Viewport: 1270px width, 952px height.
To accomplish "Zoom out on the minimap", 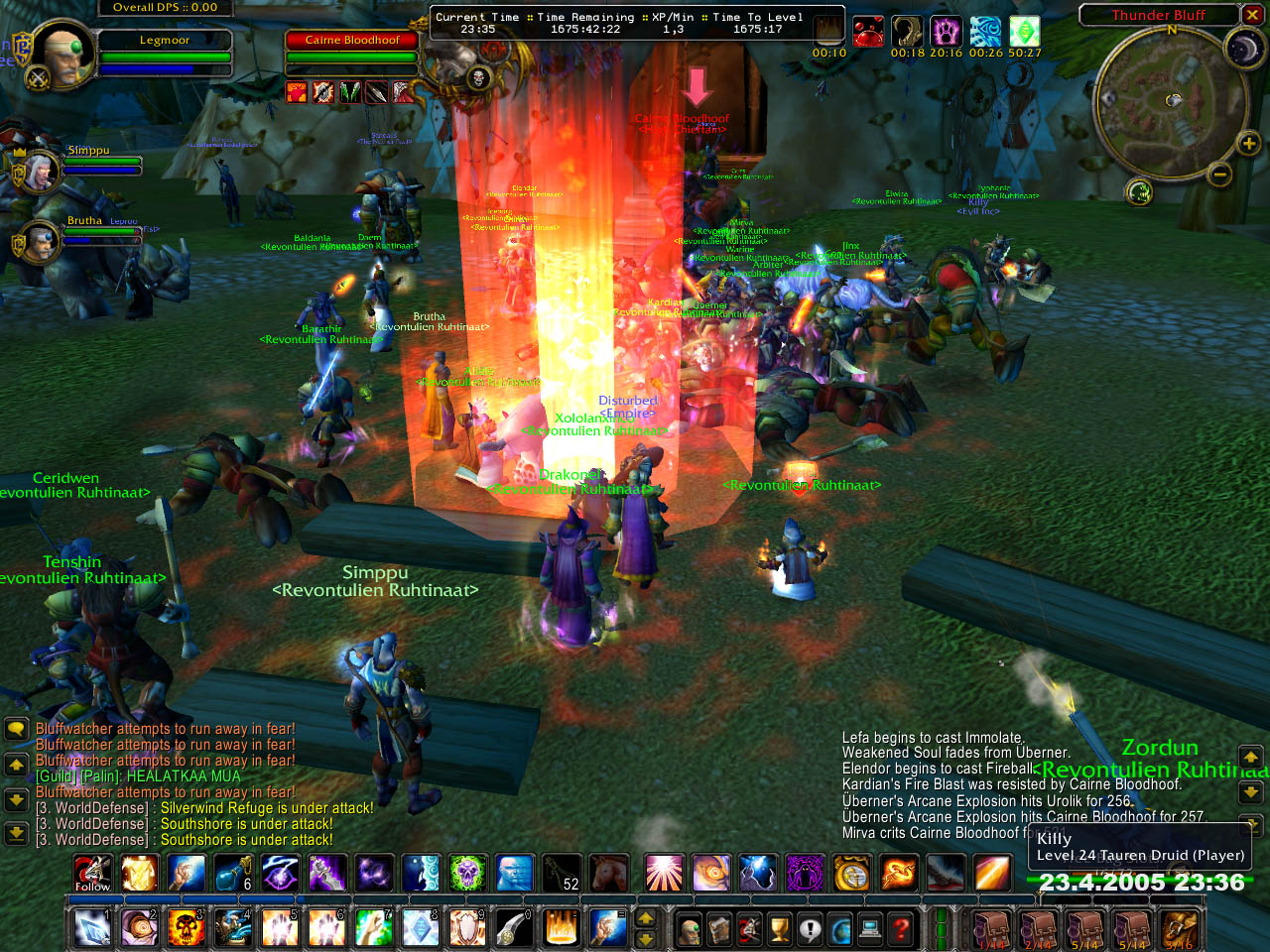I will [1219, 176].
